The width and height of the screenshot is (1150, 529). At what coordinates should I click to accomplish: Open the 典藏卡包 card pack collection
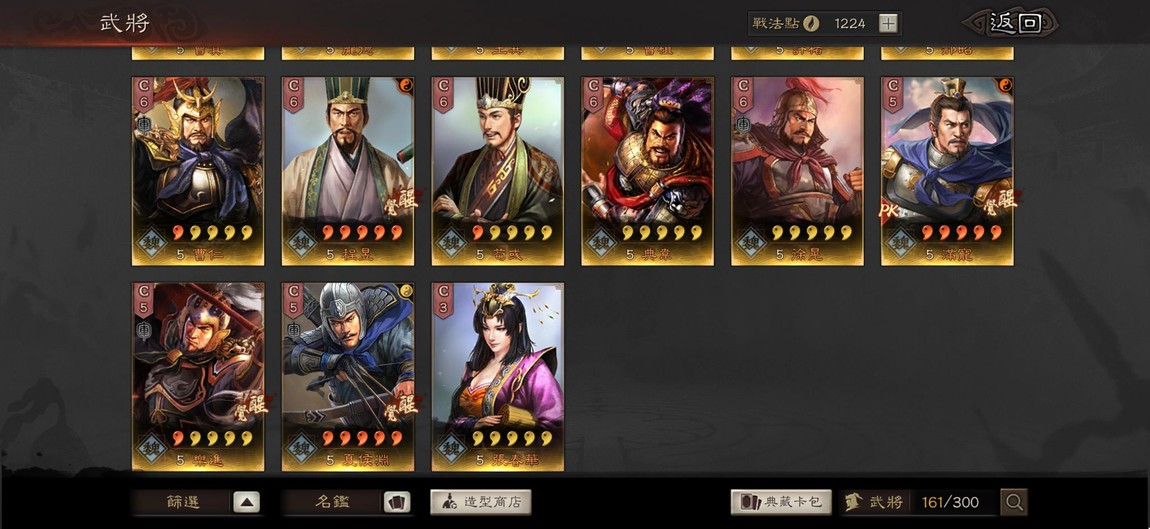click(x=781, y=502)
